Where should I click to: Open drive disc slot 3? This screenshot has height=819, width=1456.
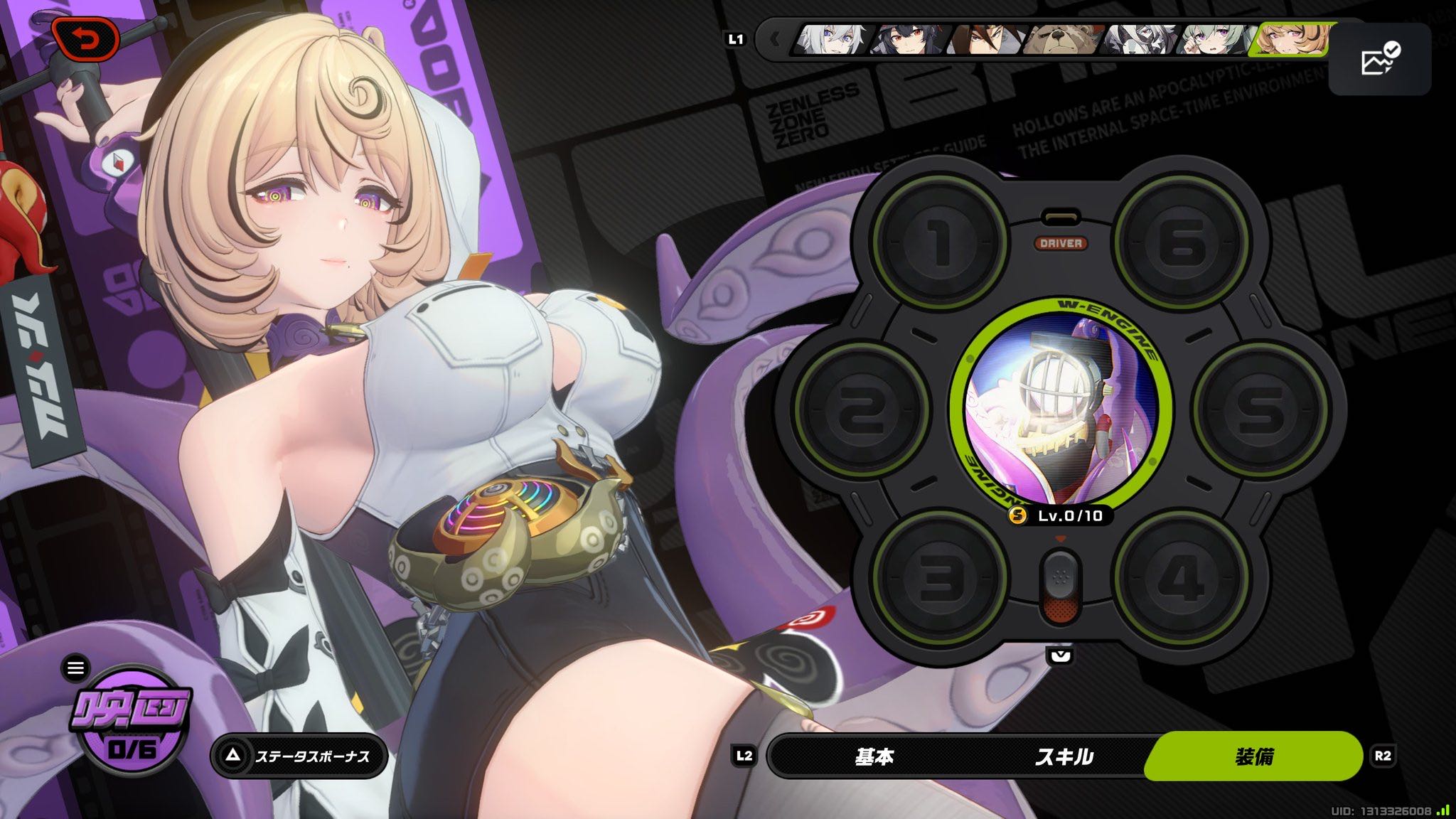[x=940, y=578]
